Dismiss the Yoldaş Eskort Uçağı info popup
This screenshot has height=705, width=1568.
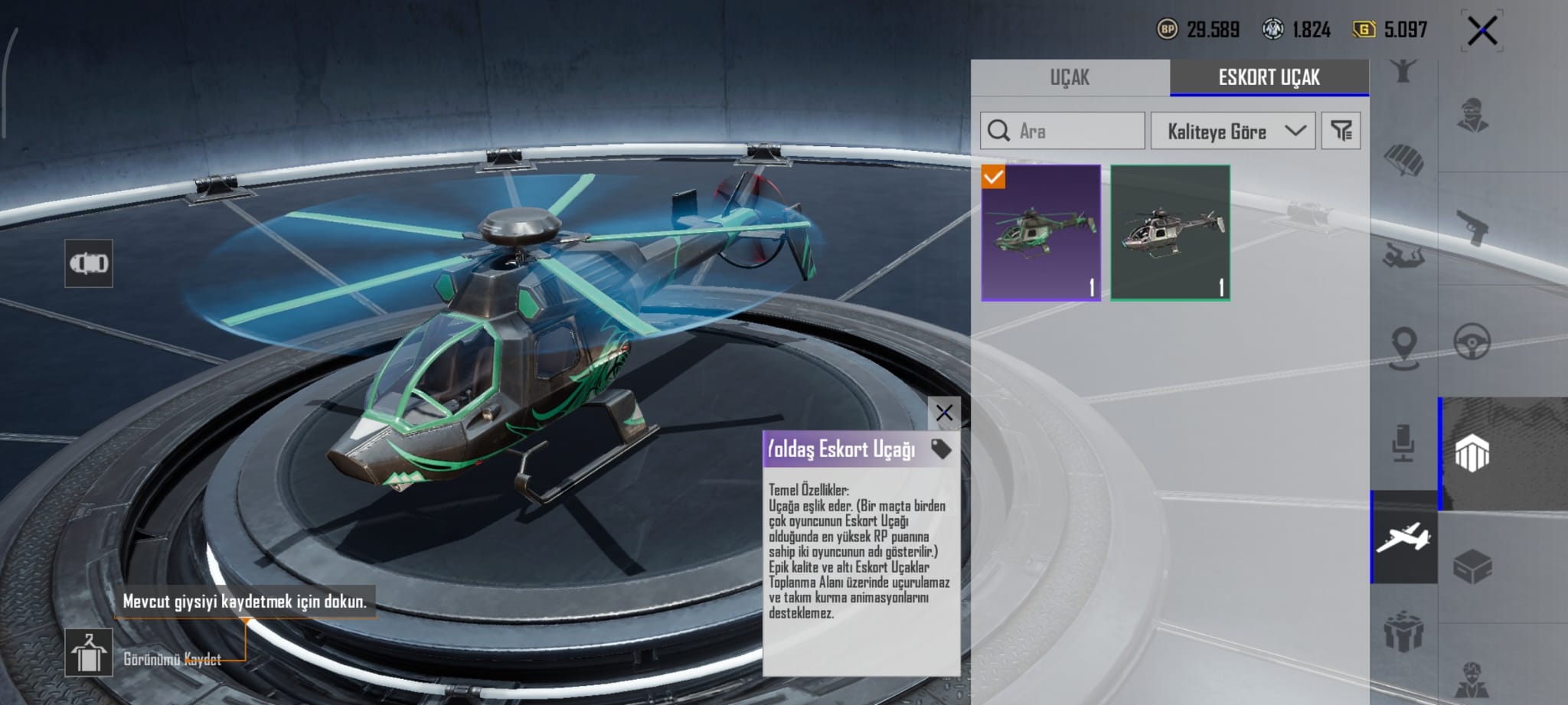point(944,413)
